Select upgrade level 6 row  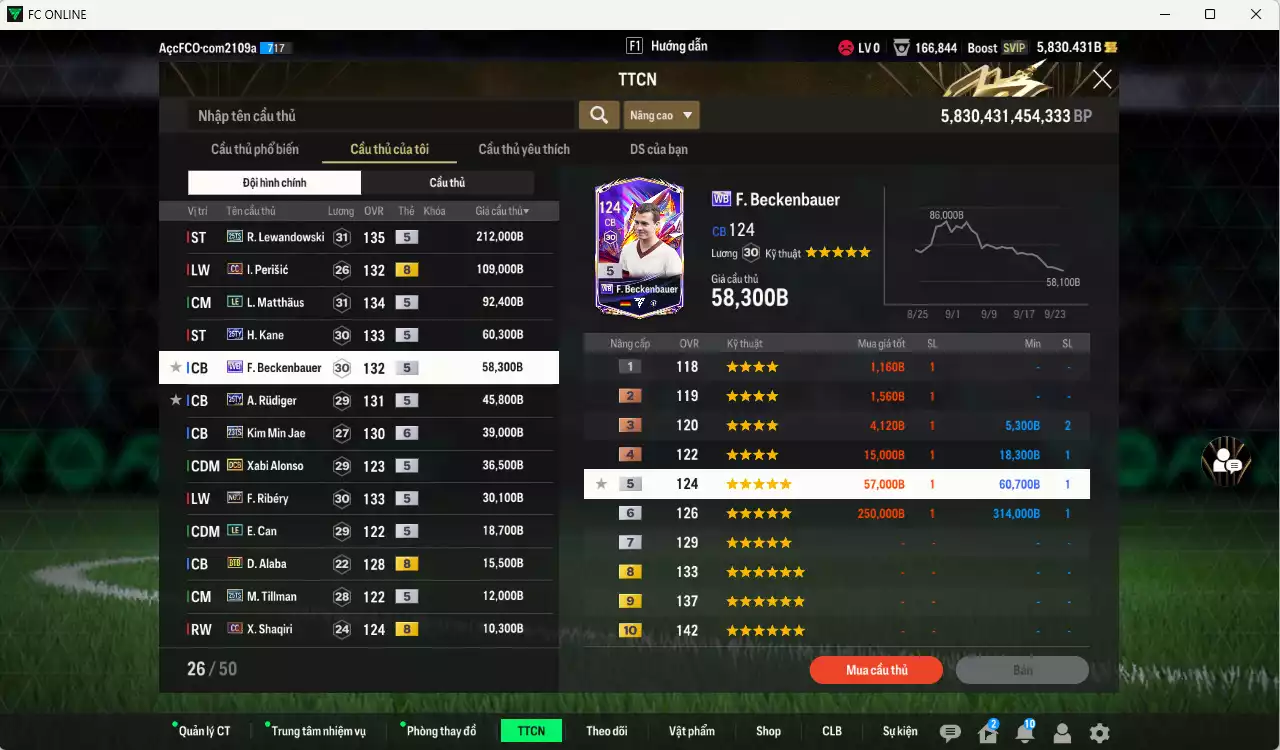(836, 514)
